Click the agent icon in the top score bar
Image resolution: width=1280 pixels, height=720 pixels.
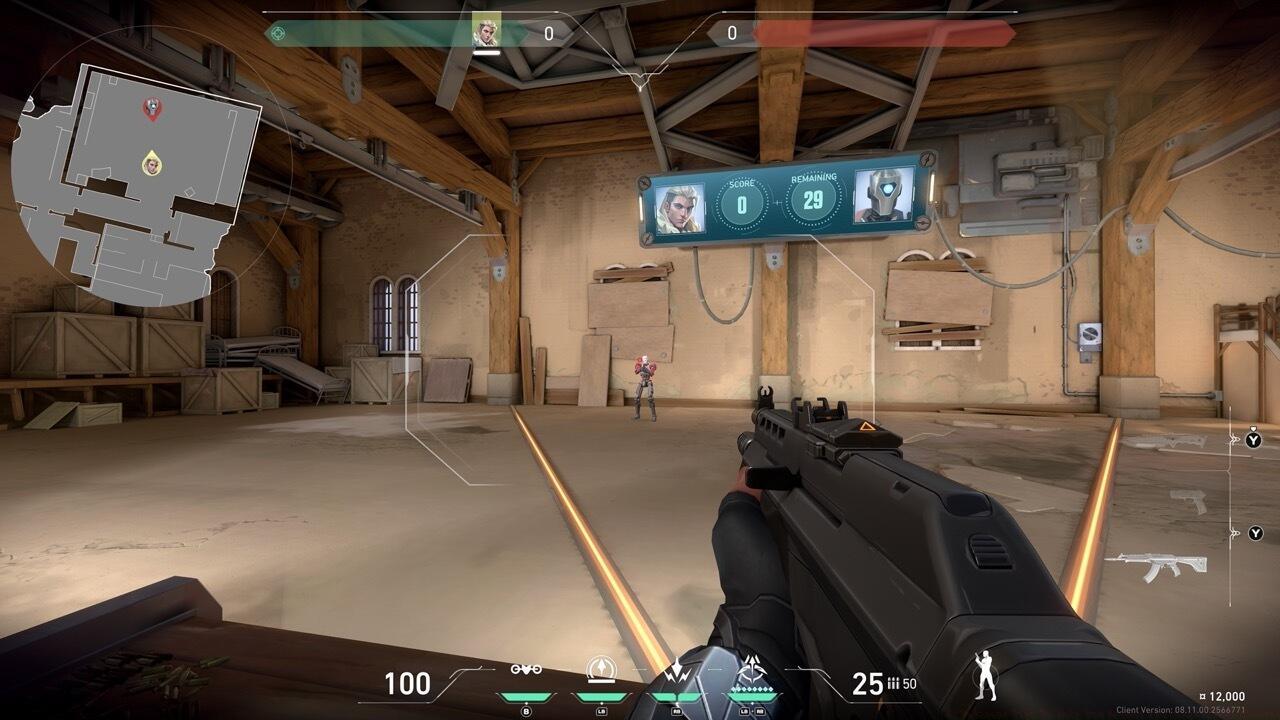coord(488,30)
